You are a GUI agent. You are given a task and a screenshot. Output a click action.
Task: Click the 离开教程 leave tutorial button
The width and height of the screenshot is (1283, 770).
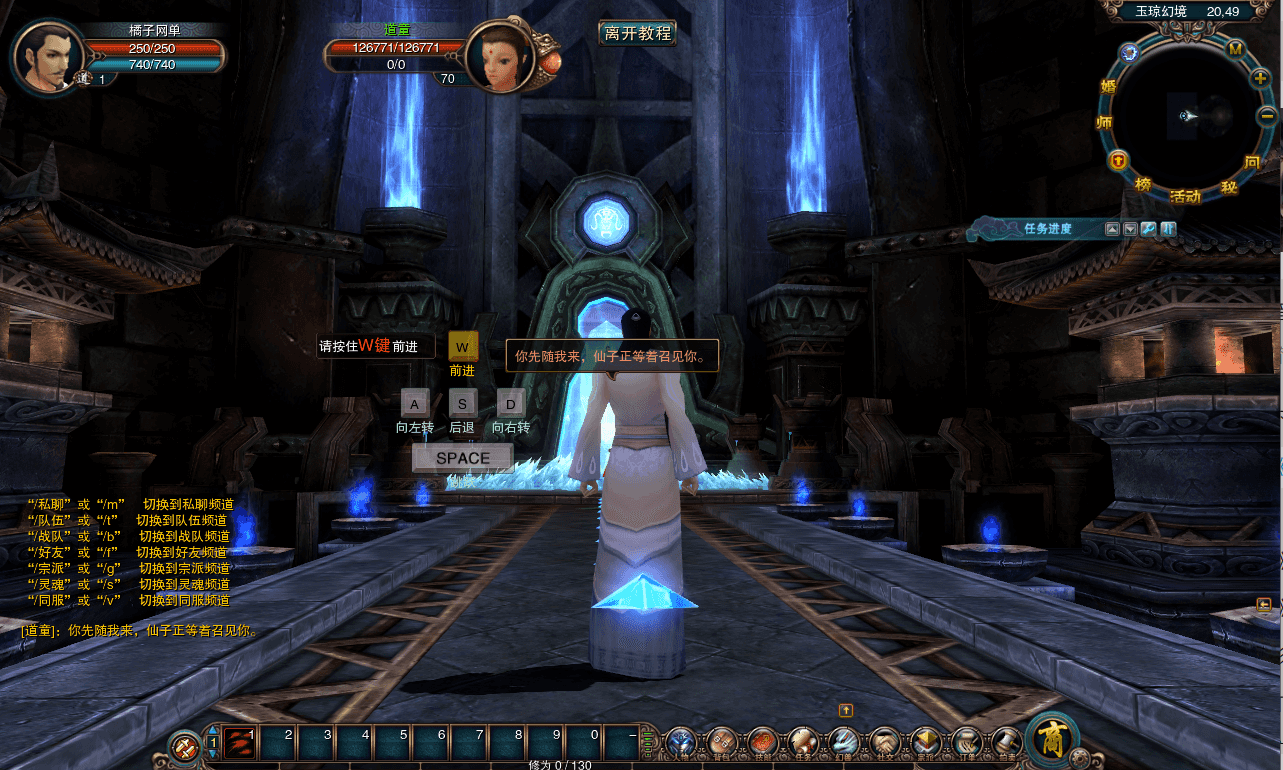coord(637,33)
